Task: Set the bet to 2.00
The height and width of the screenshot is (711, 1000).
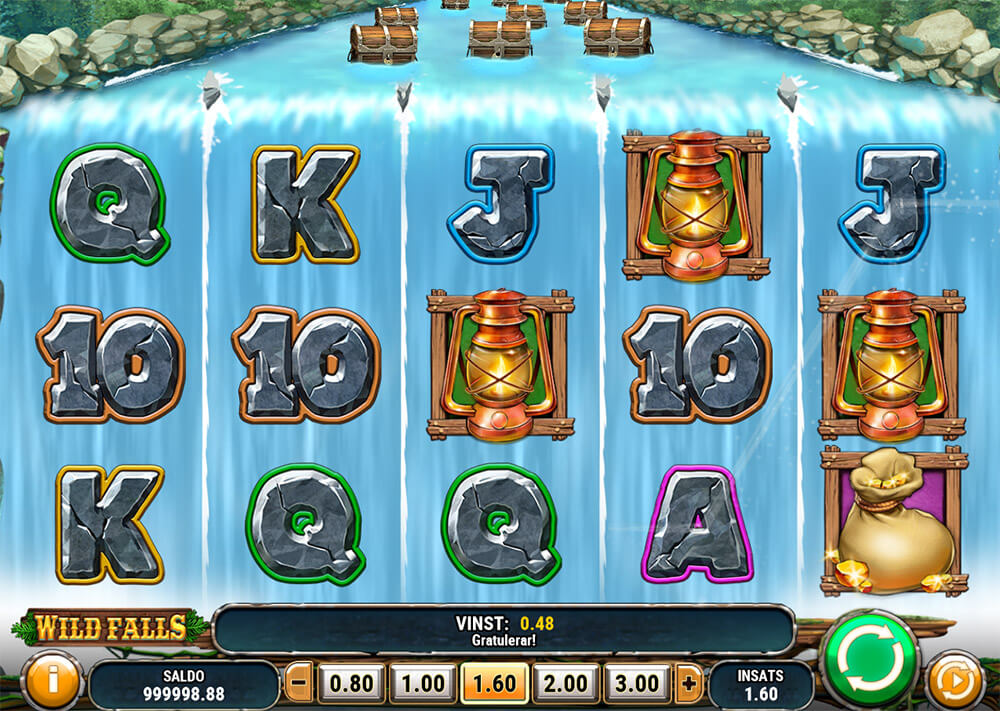Action: pyautogui.click(x=567, y=684)
